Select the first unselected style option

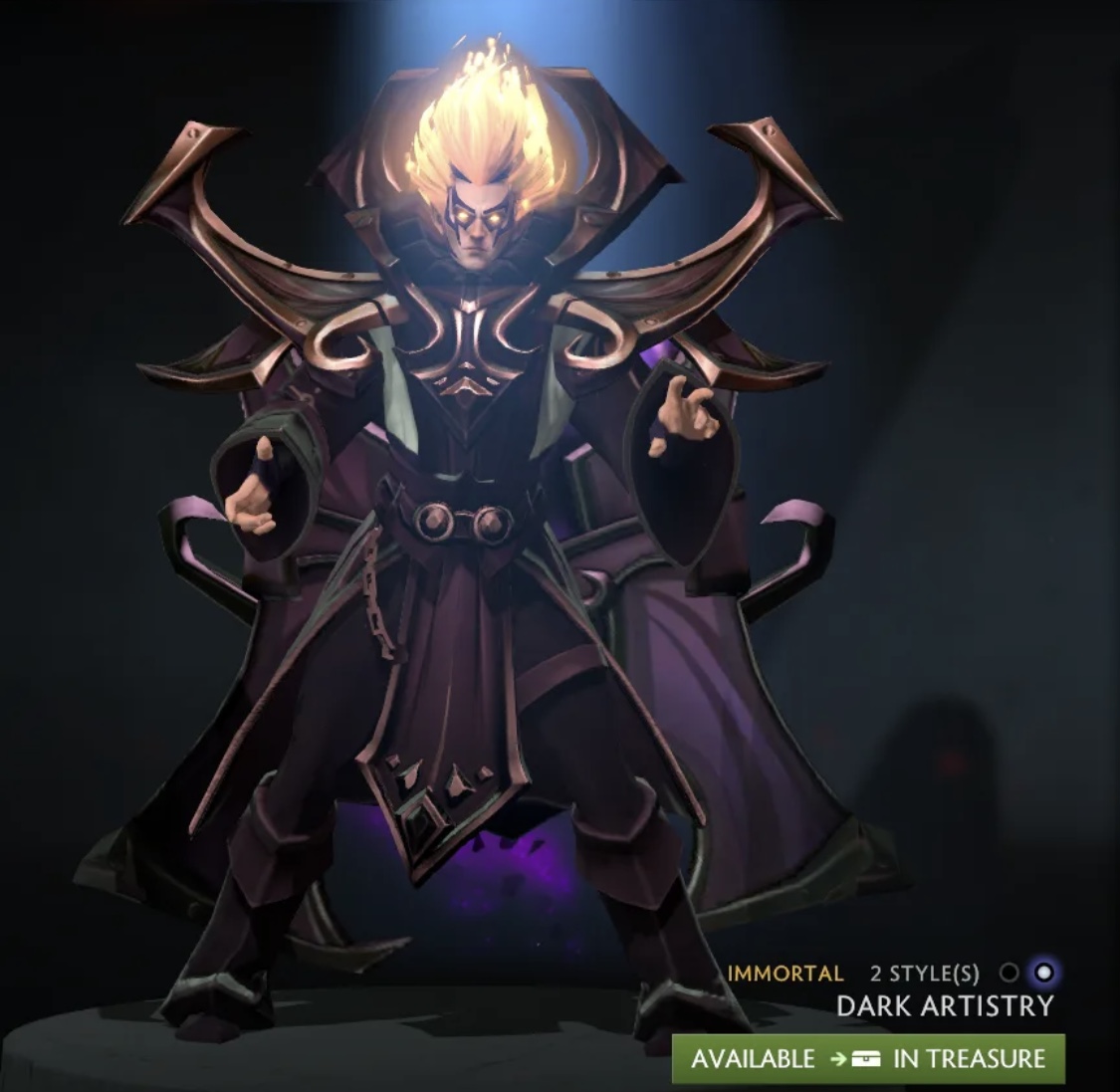point(1009,973)
